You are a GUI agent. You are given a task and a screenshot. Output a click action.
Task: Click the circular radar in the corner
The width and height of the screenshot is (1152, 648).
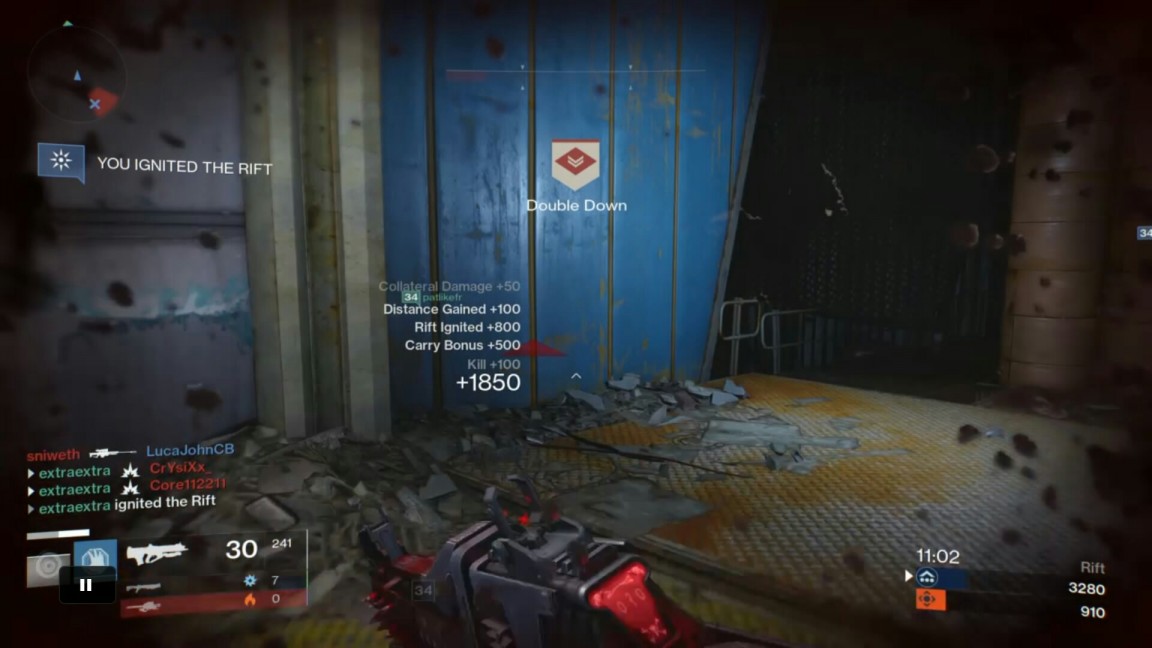tap(77, 74)
